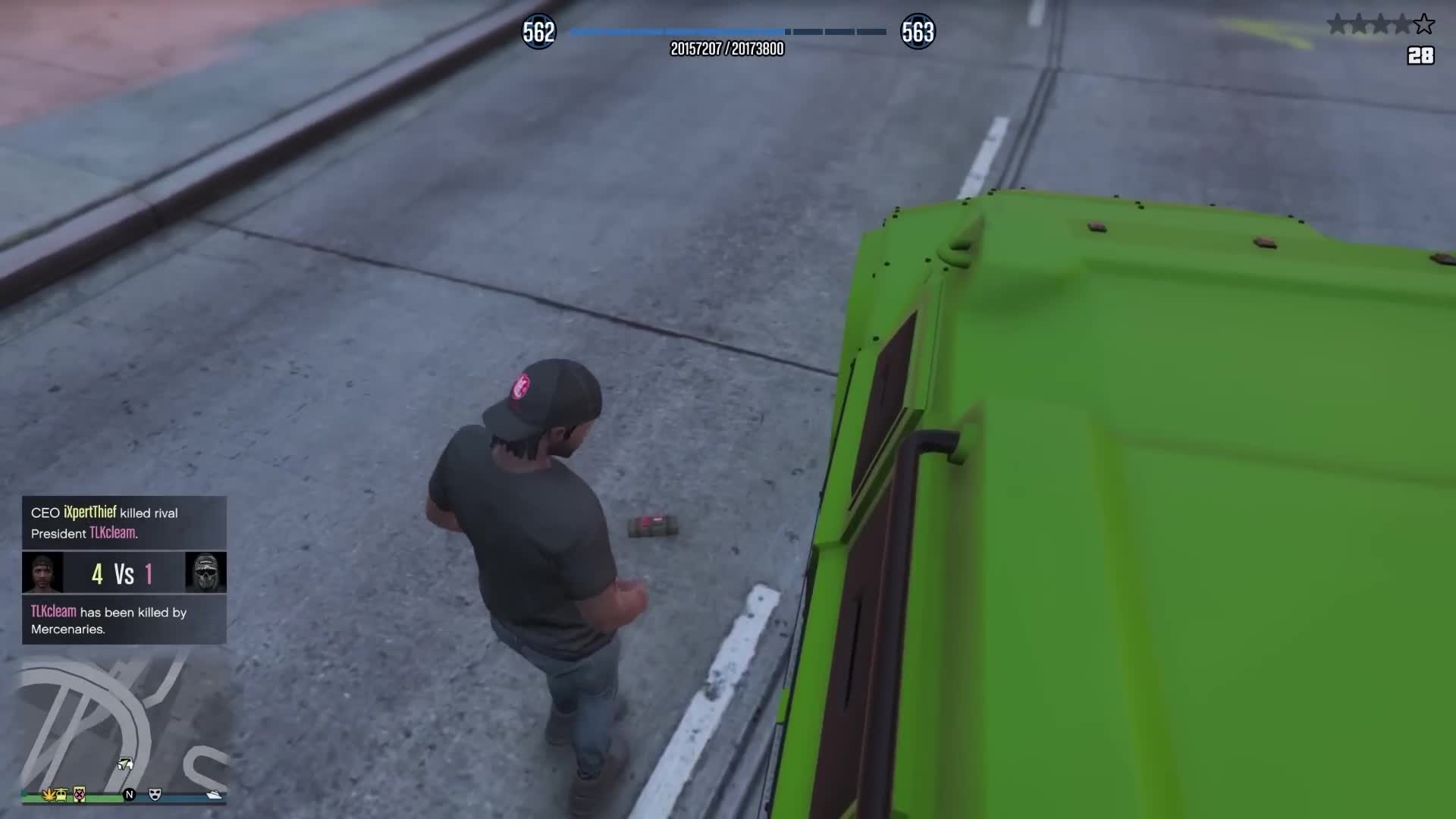Viewport: 1456px width, 819px height.
Task: Collapse the 4 Vs 1 scoreboard
Action: point(124,573)
